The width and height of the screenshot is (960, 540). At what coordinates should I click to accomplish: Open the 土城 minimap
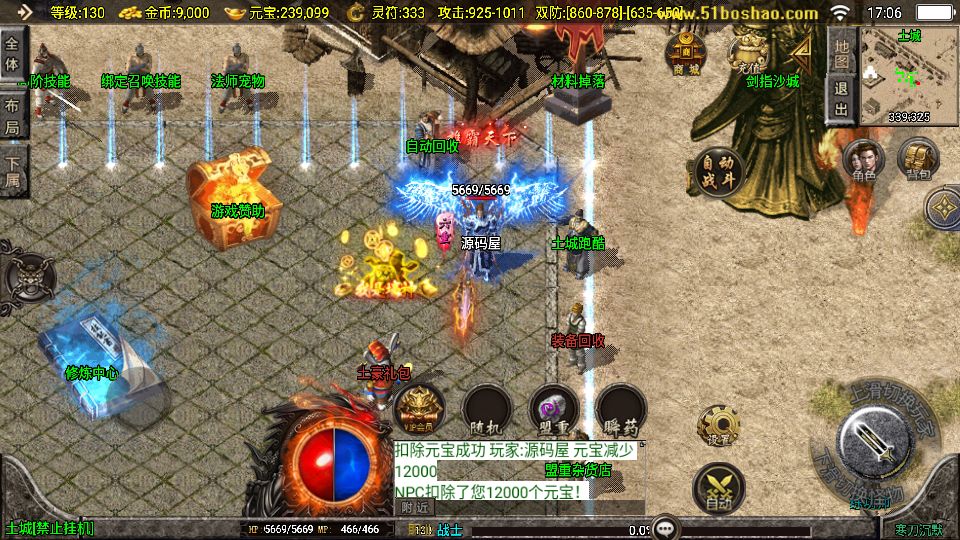coord(909,77)
